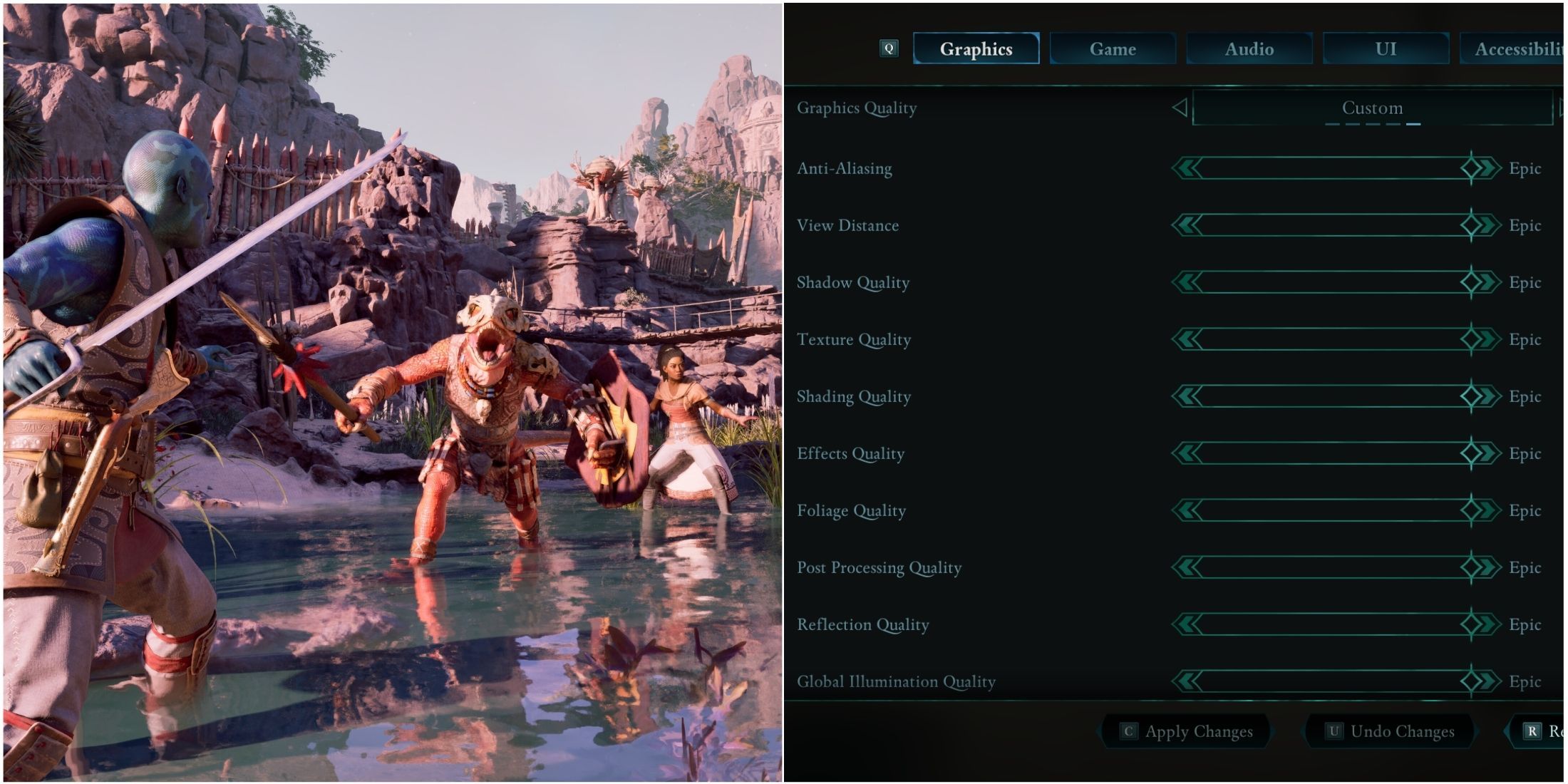Open the Audio settings tab
This screenshot has height=784, width=1568.
1249,49
